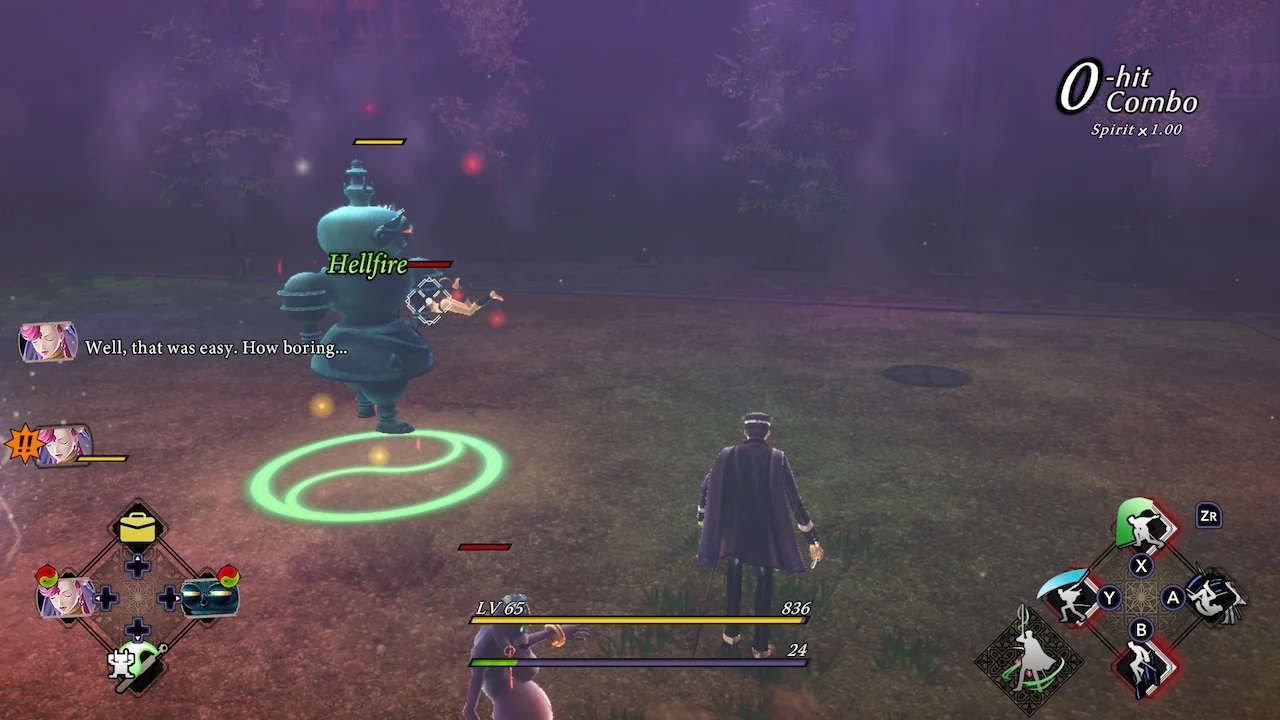Open the yellow briefcase item shortcut
This screenshot has width=1280, height=720.
[137, 528]
